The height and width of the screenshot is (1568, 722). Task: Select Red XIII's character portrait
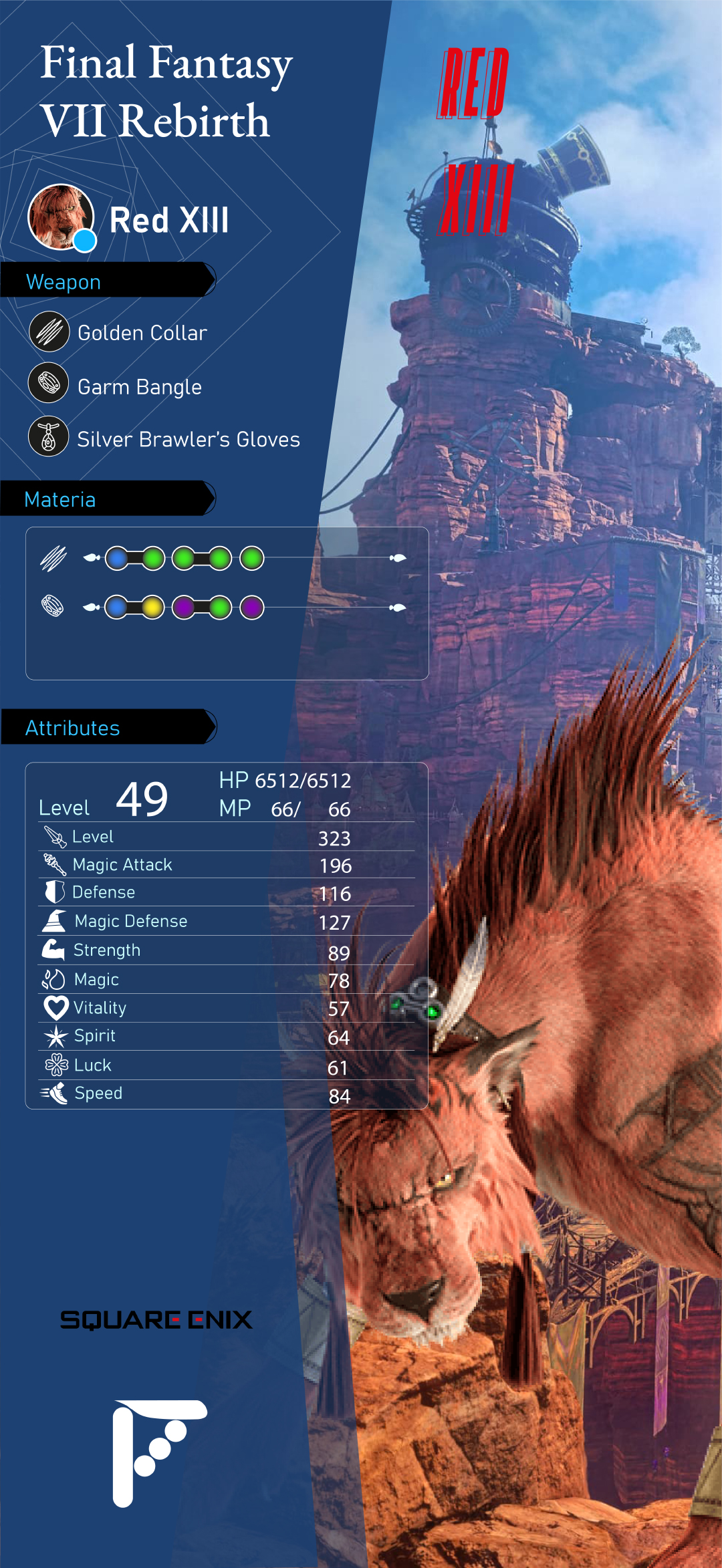[x=60, y=217]
